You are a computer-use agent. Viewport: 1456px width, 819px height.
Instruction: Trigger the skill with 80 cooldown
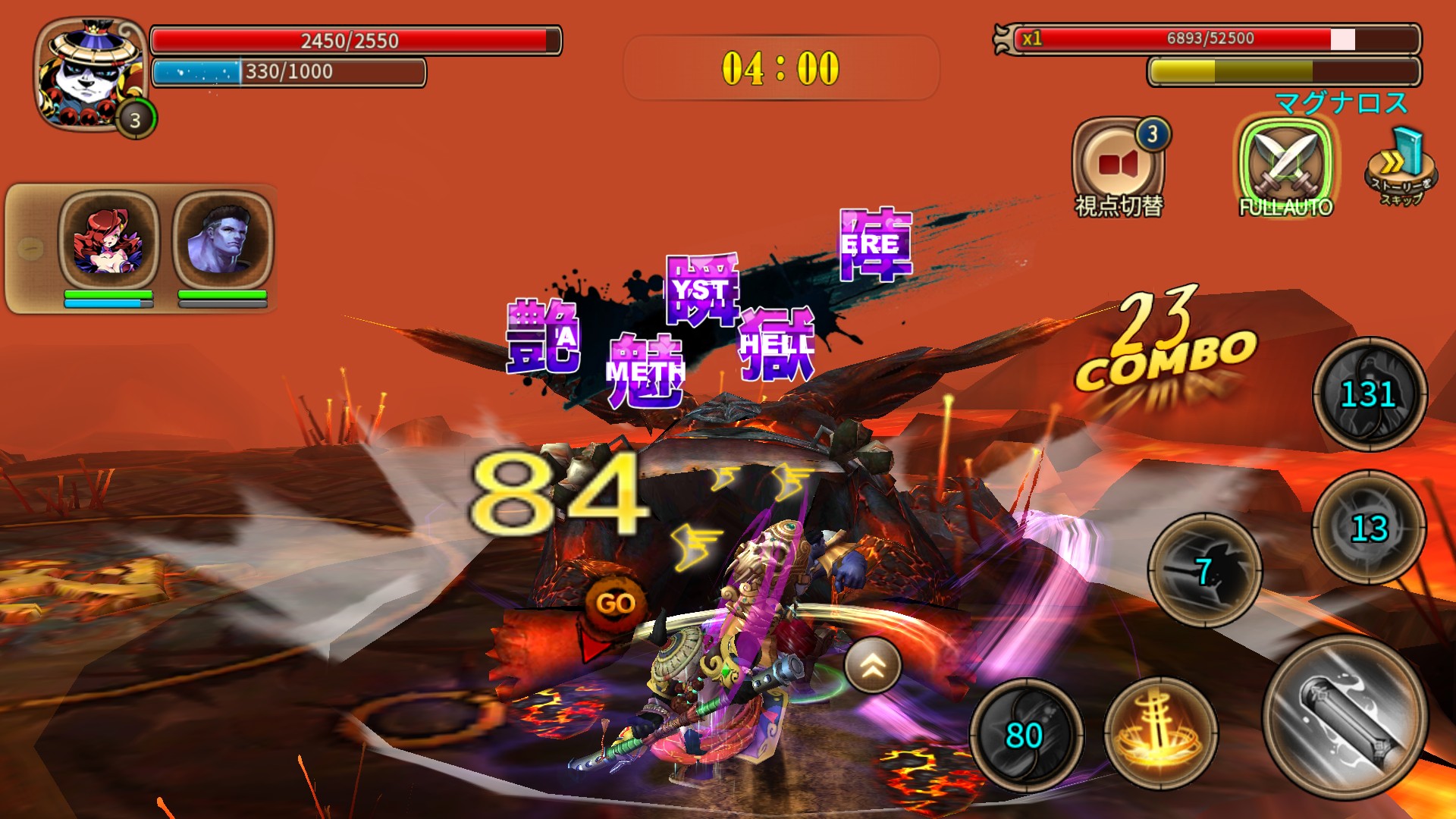[1025, 734]
